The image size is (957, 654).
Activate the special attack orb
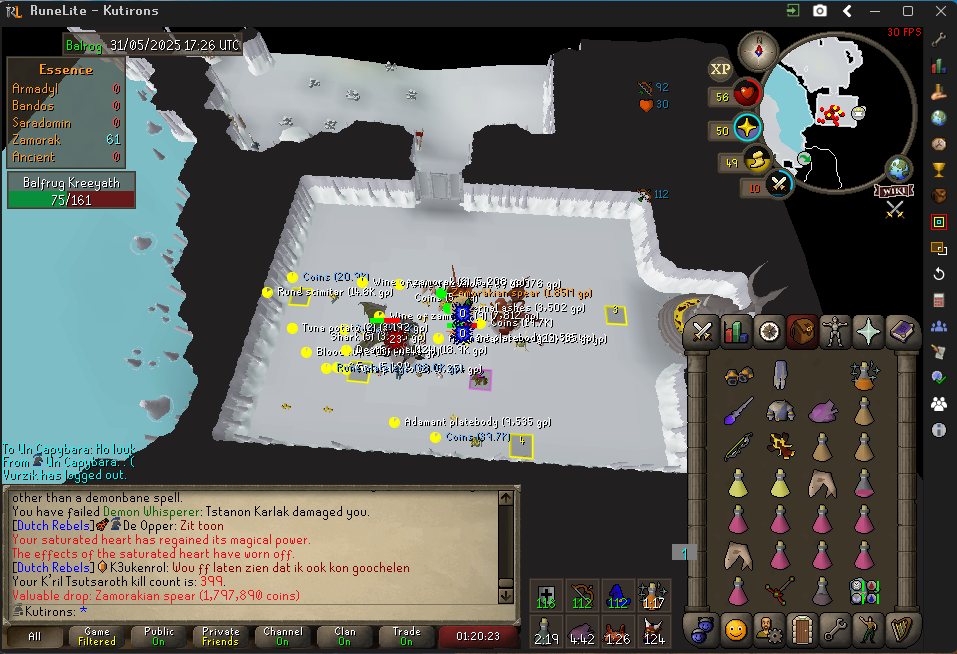pos(780,184)
